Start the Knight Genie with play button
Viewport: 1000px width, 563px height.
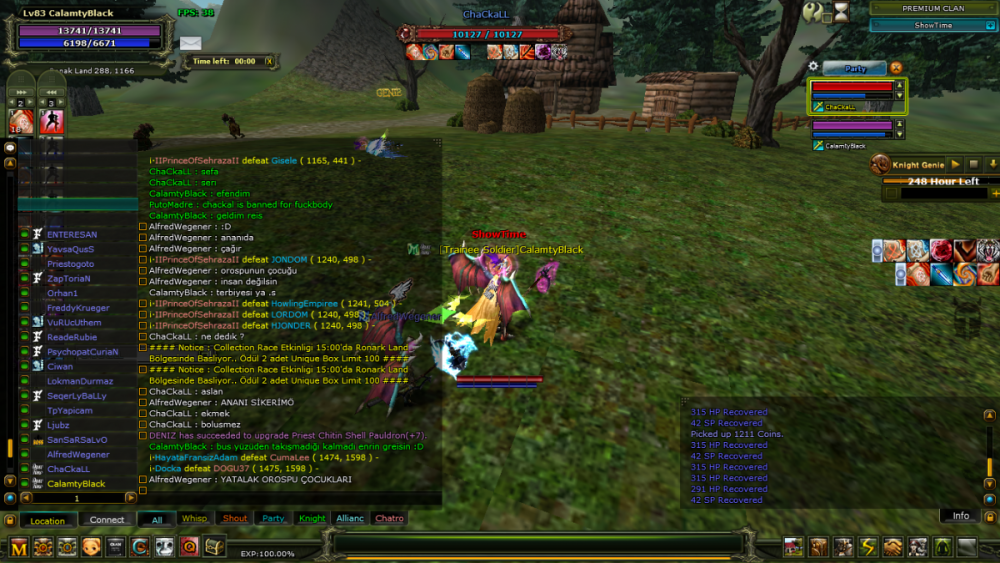point(955,164)
